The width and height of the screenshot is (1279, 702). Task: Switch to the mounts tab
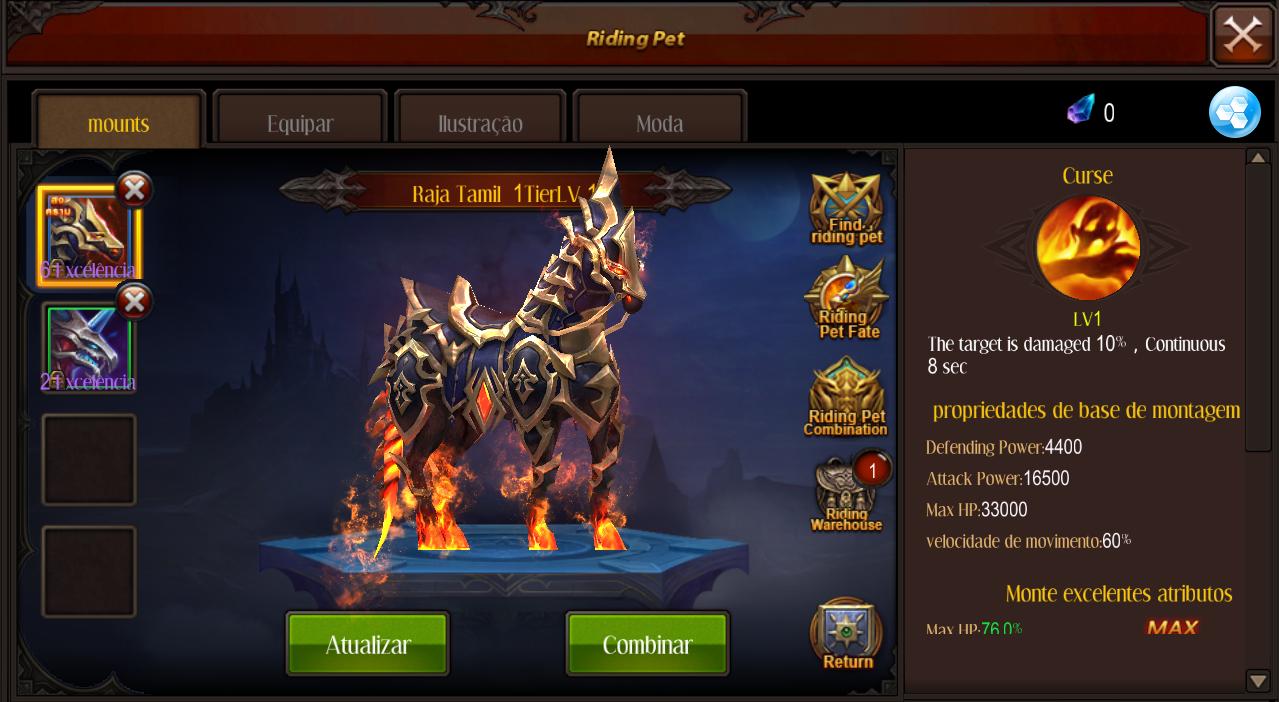(x=119, y=124)
